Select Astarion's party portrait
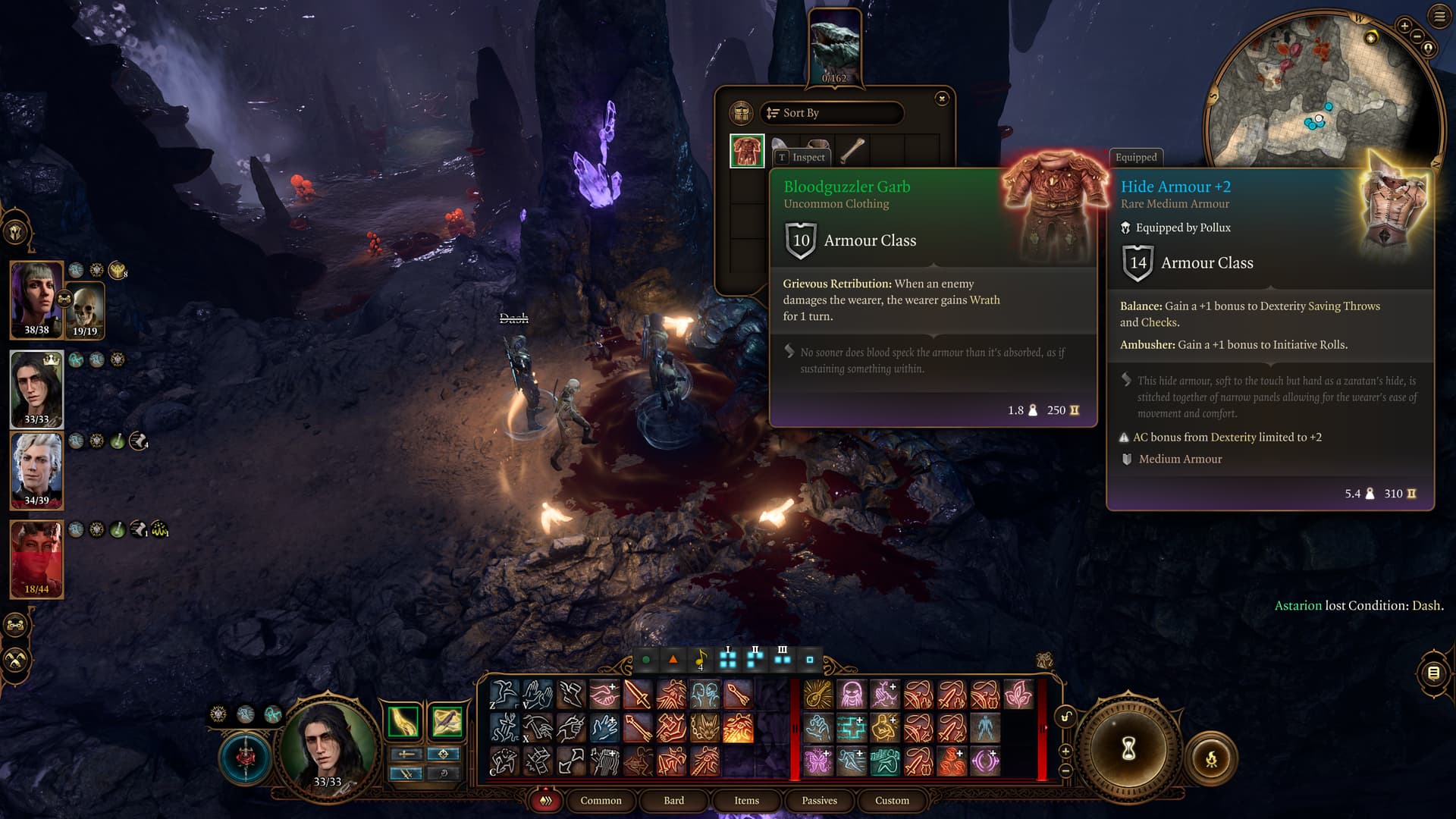Screen dimensions: 1456x819 coord(36,470)
